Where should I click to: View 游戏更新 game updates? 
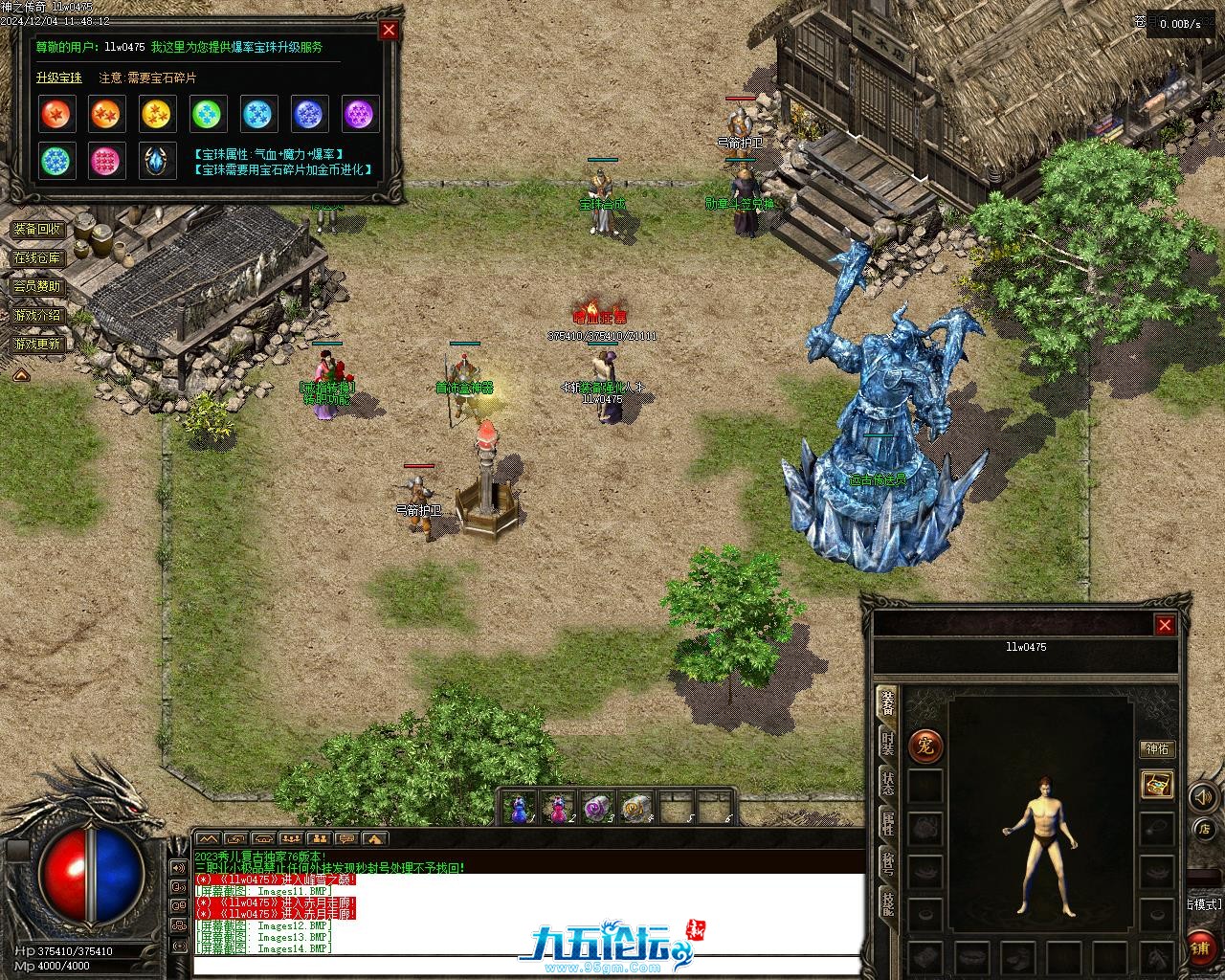pos(37,344)
